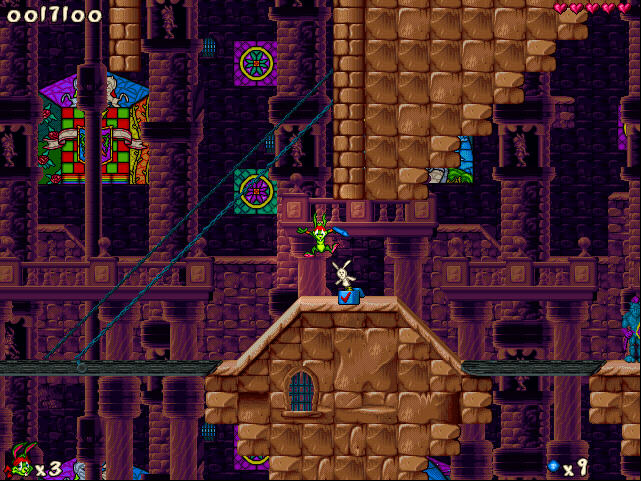Select the blue blaster ammo icon

click(x=551, y=466)
